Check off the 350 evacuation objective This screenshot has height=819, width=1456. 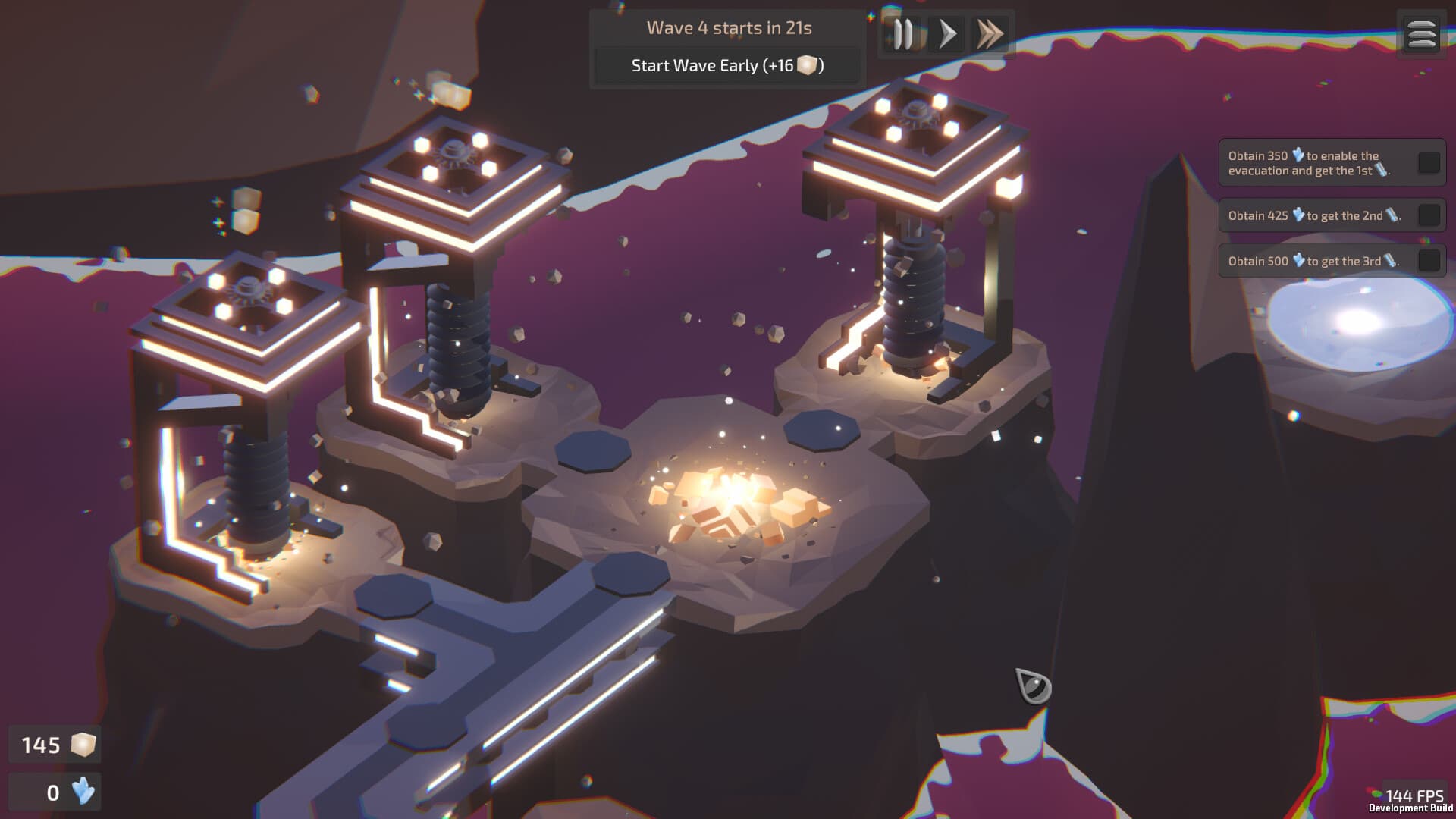coord(1427,162)
